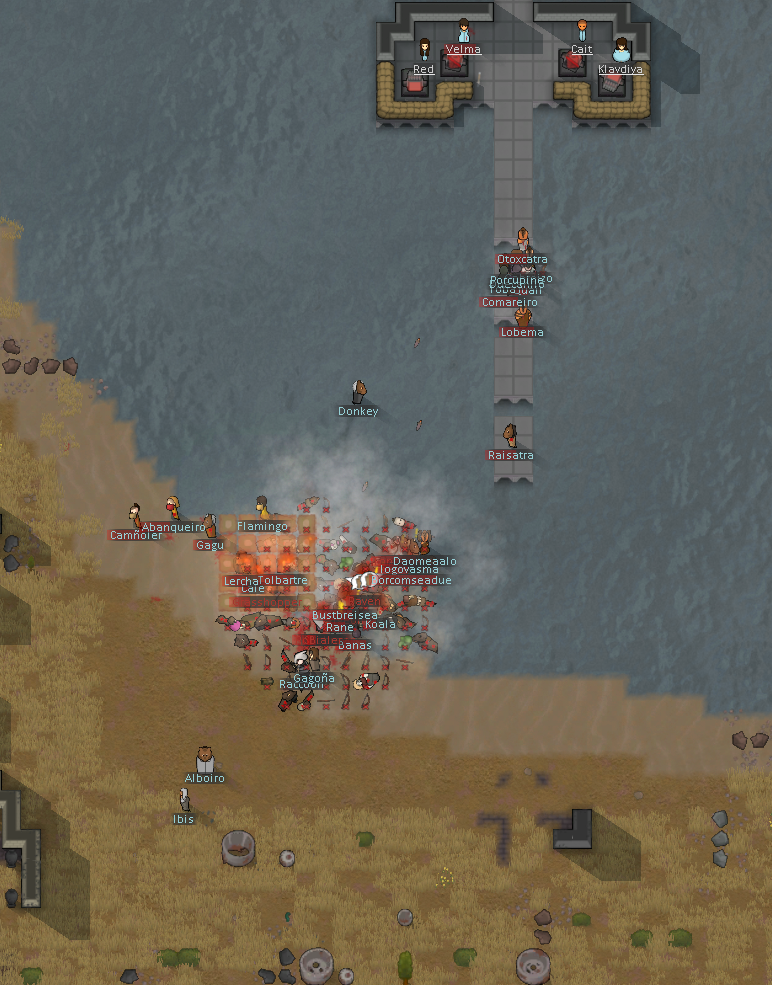
Task: Select the unit labeled Ibis
Action: coord(184,800)
